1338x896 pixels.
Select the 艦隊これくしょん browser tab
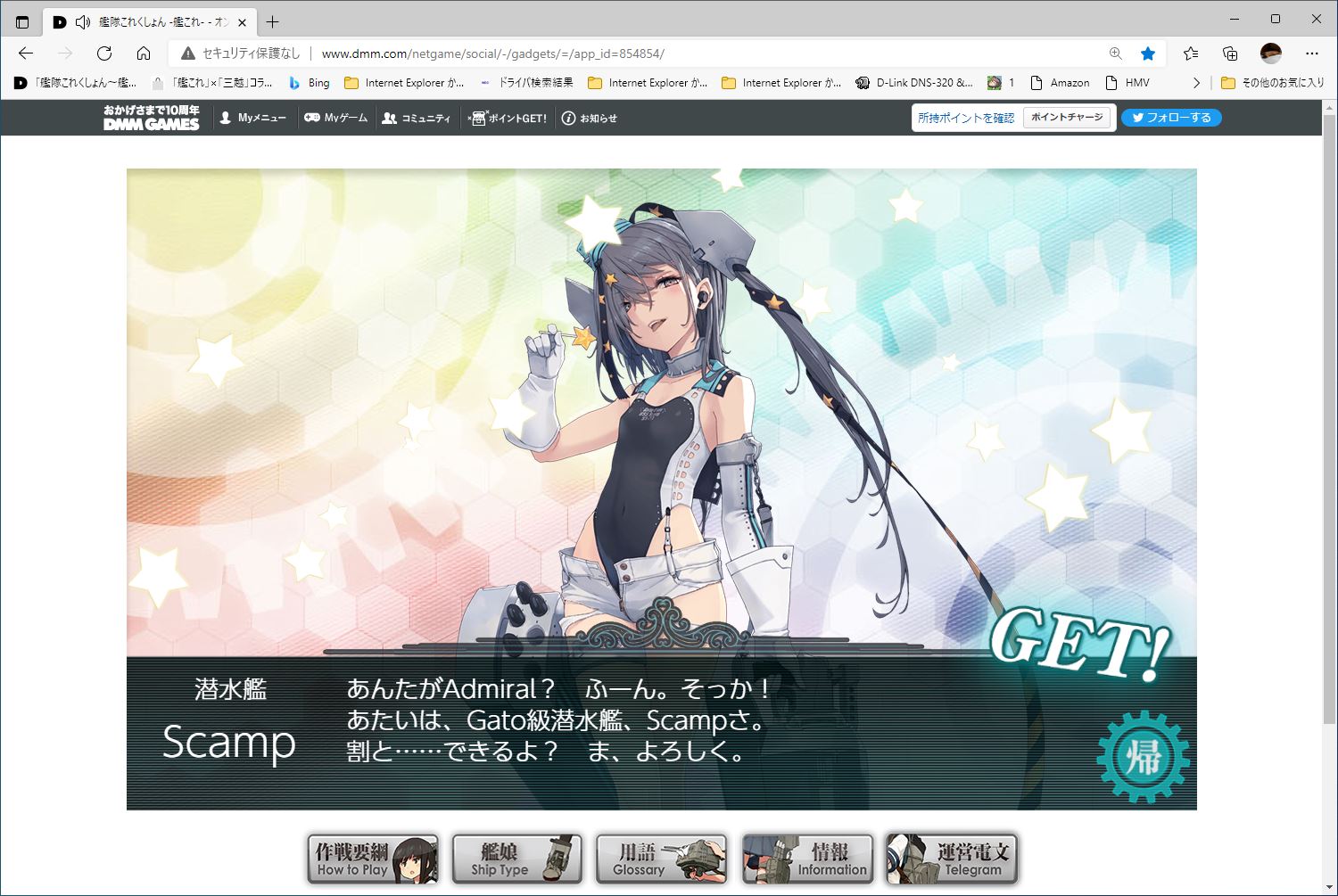pyautogui.click(x=152, y=21)
